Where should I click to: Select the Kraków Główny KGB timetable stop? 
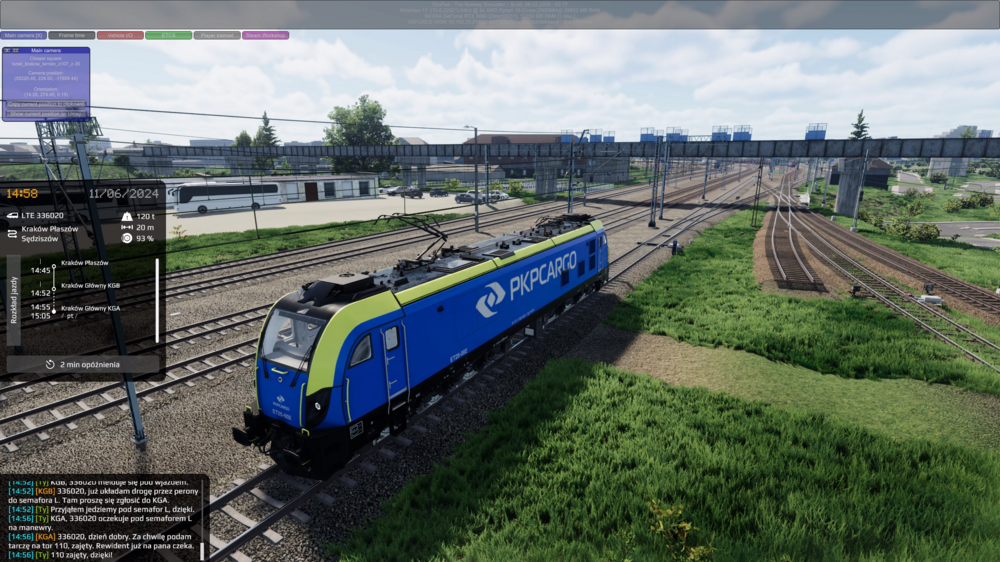[x=90, y=285]
